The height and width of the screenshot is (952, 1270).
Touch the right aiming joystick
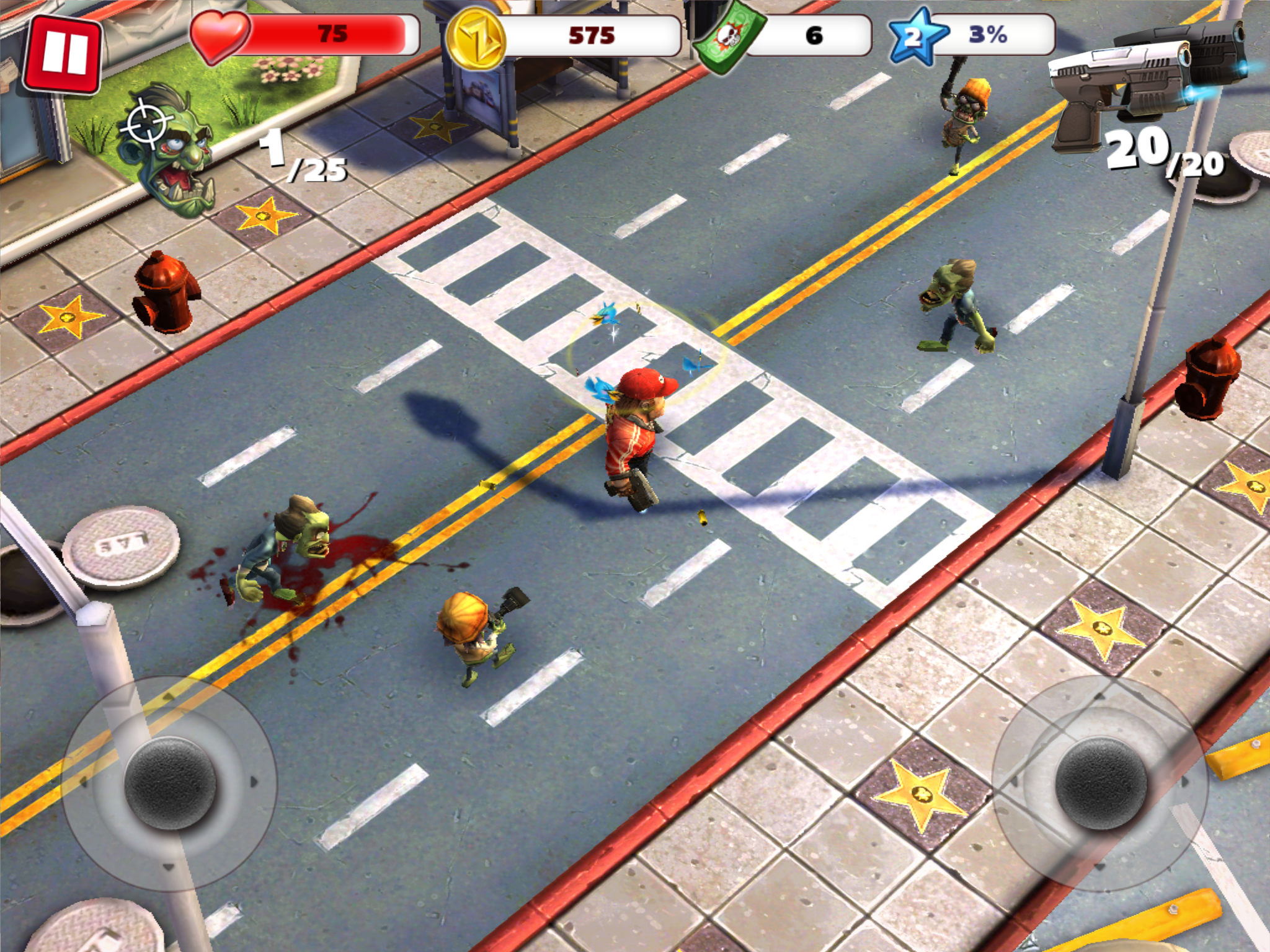point(1100,783)
